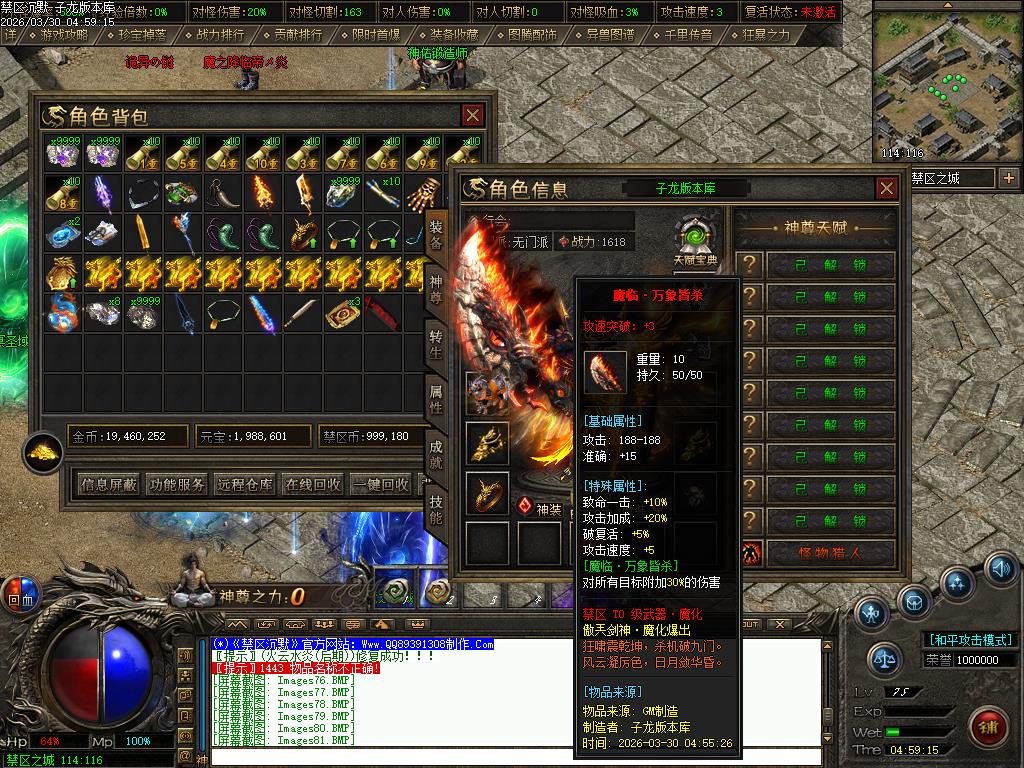The width and height of the screenshot is (1024, 768).
Task: Expand the minimap with the plus button
Action: coord(1008,178)
